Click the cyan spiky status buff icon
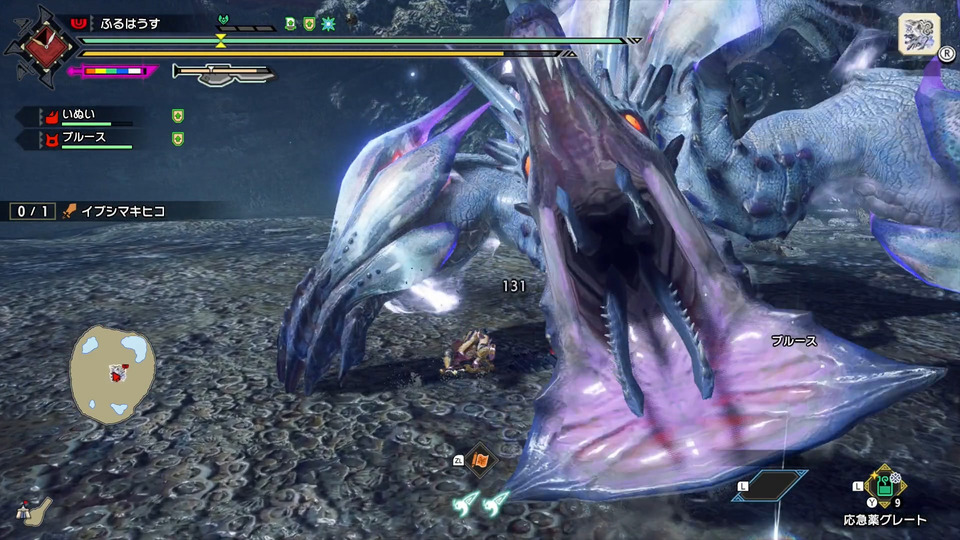The height and width of the screenshot is (540, 960). pyautogui.click(x=327, y=24)
